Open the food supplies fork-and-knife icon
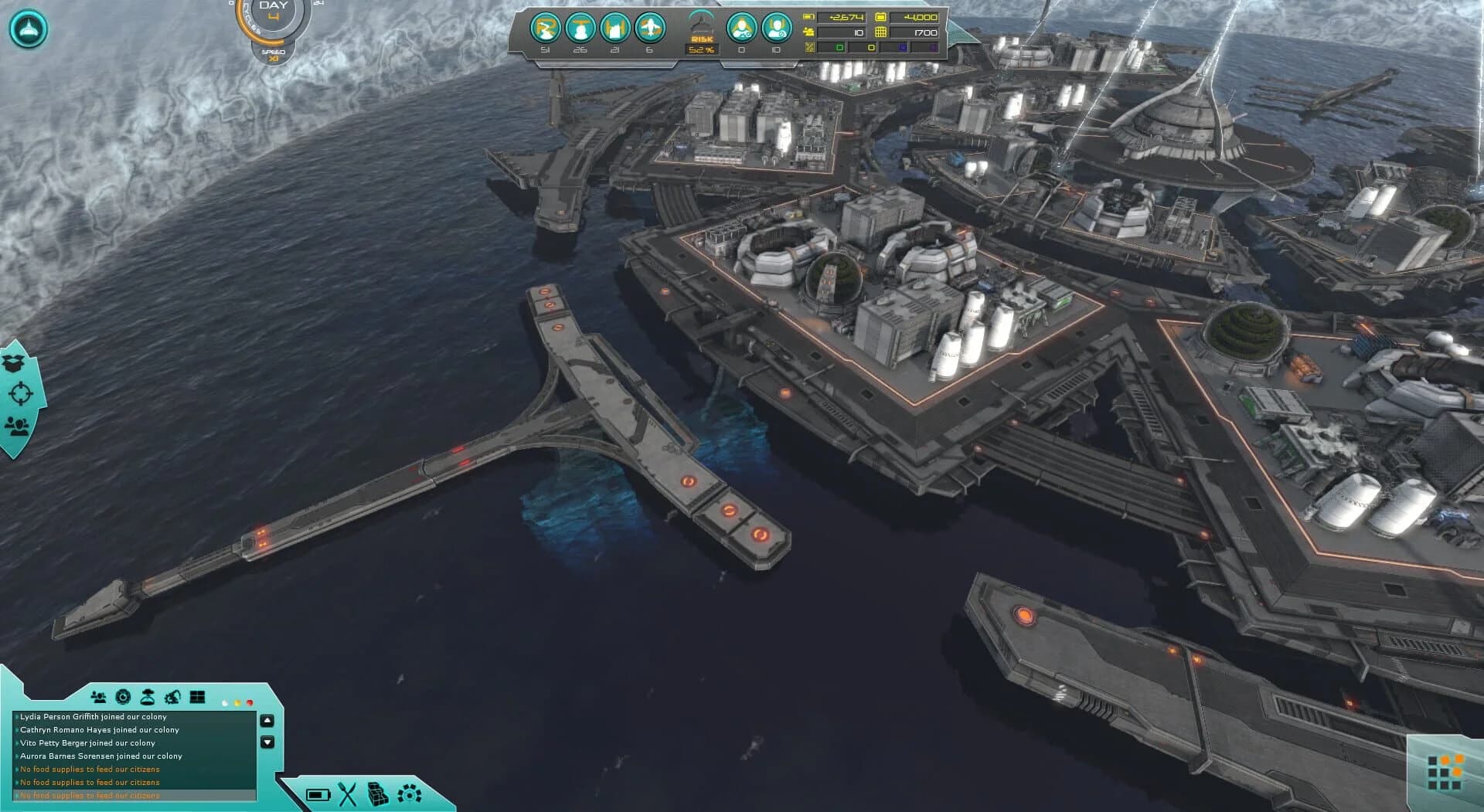 click(x=347, y=793)
